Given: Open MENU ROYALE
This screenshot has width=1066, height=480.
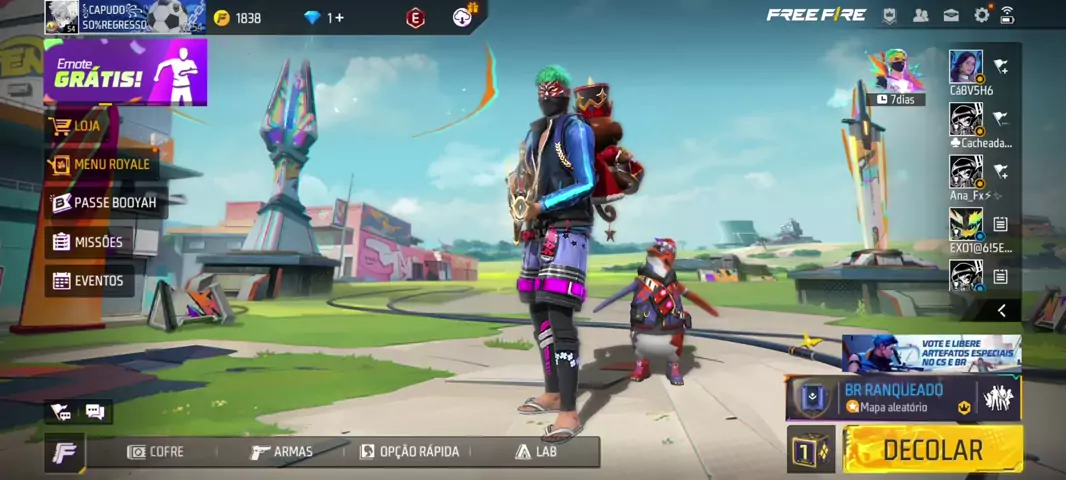Looking at the screenshot, I should coord(101,164).
